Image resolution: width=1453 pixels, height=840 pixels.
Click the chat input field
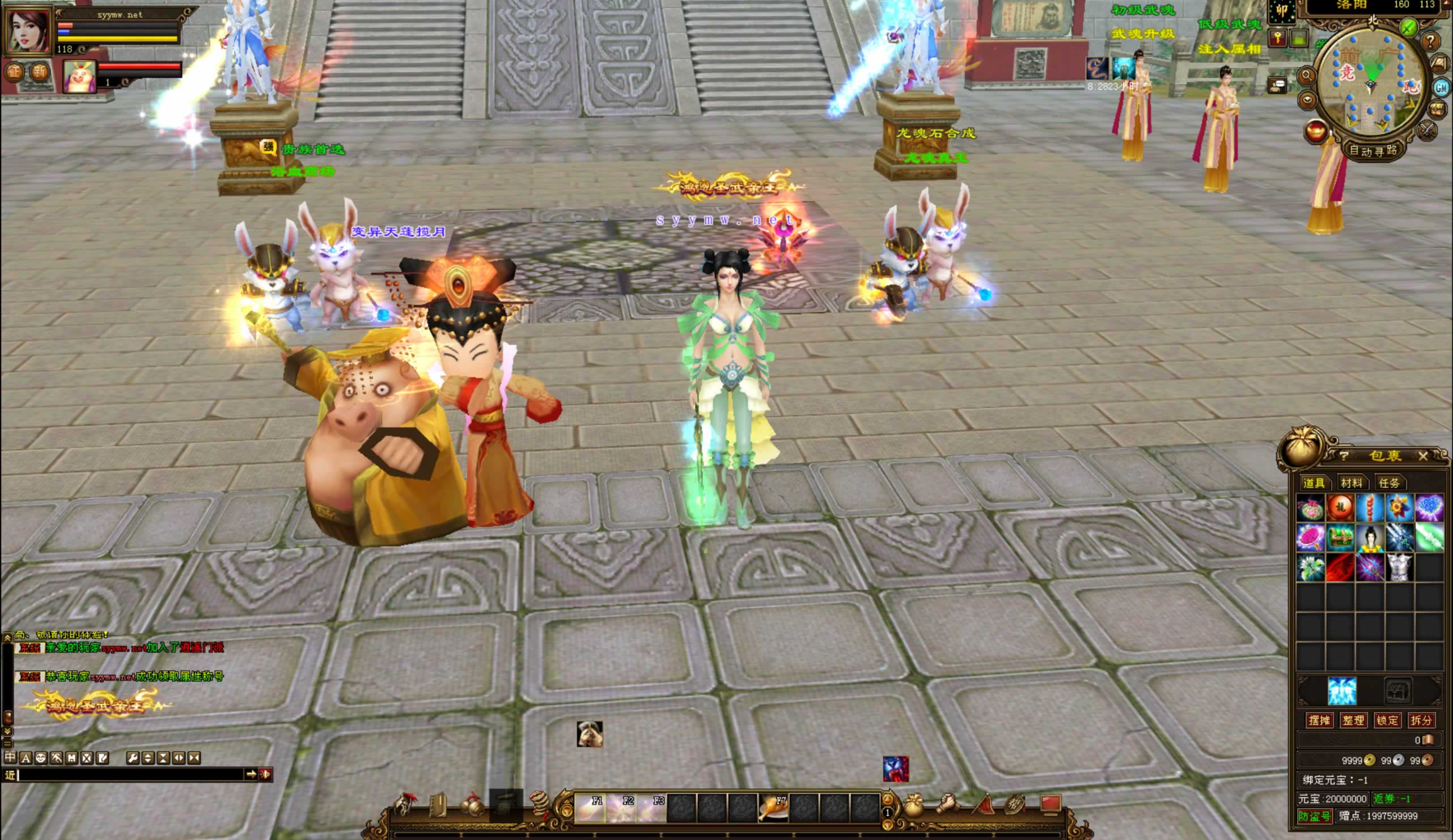130,775
